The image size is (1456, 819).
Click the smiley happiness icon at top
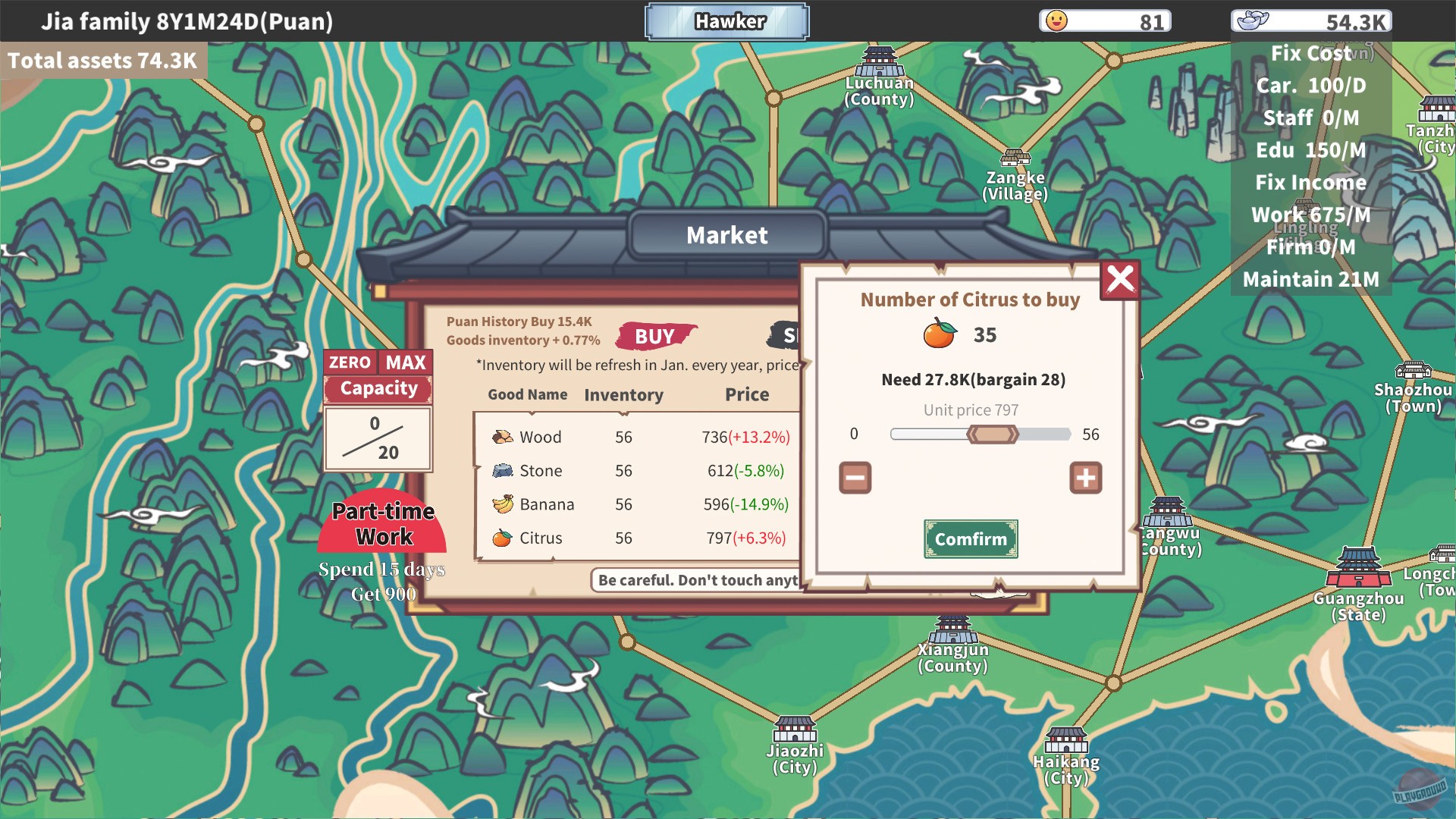(x=1057, y=20)
